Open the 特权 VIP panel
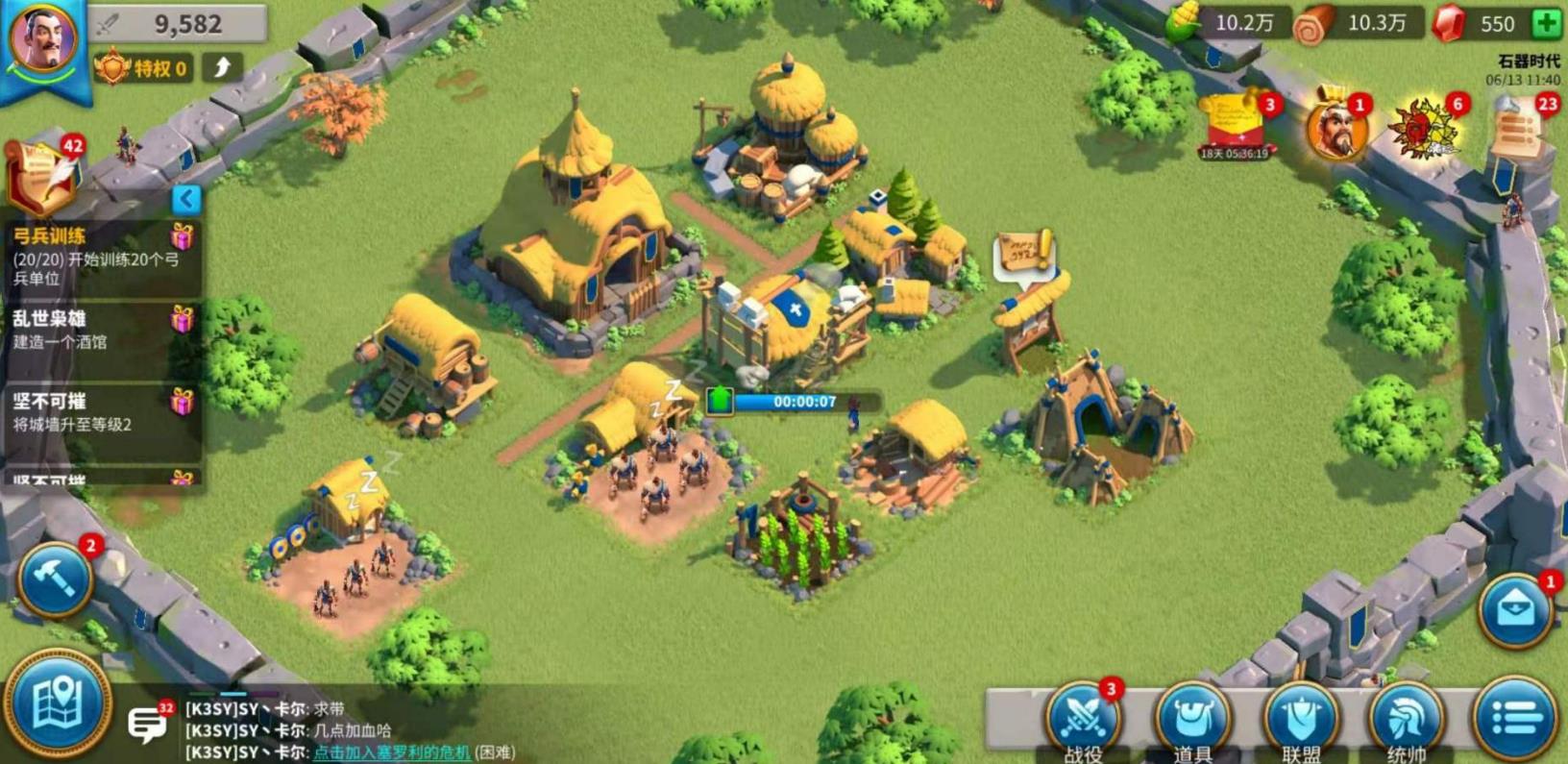The image size is (1568, 764). 142,68
